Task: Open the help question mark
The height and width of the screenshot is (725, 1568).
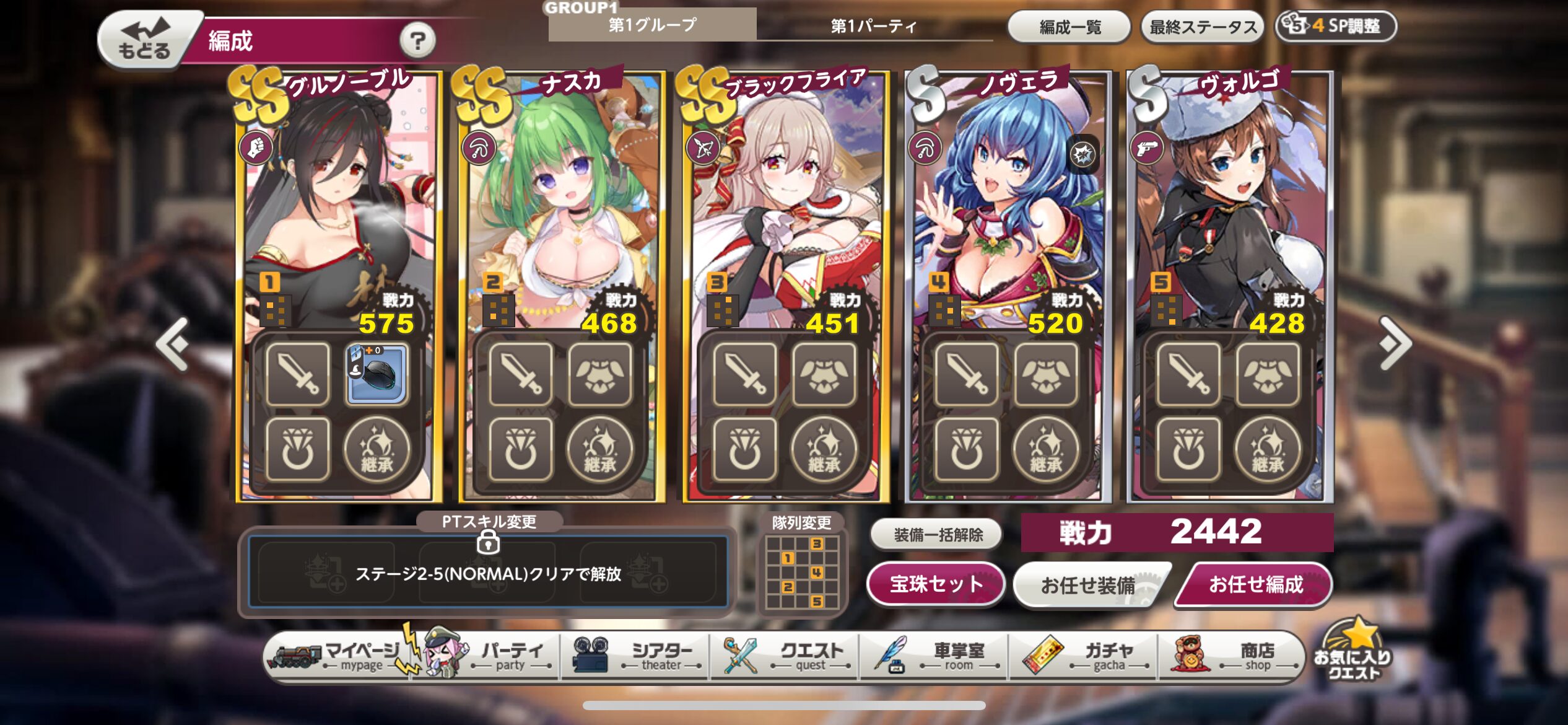Action: (417, 41)
